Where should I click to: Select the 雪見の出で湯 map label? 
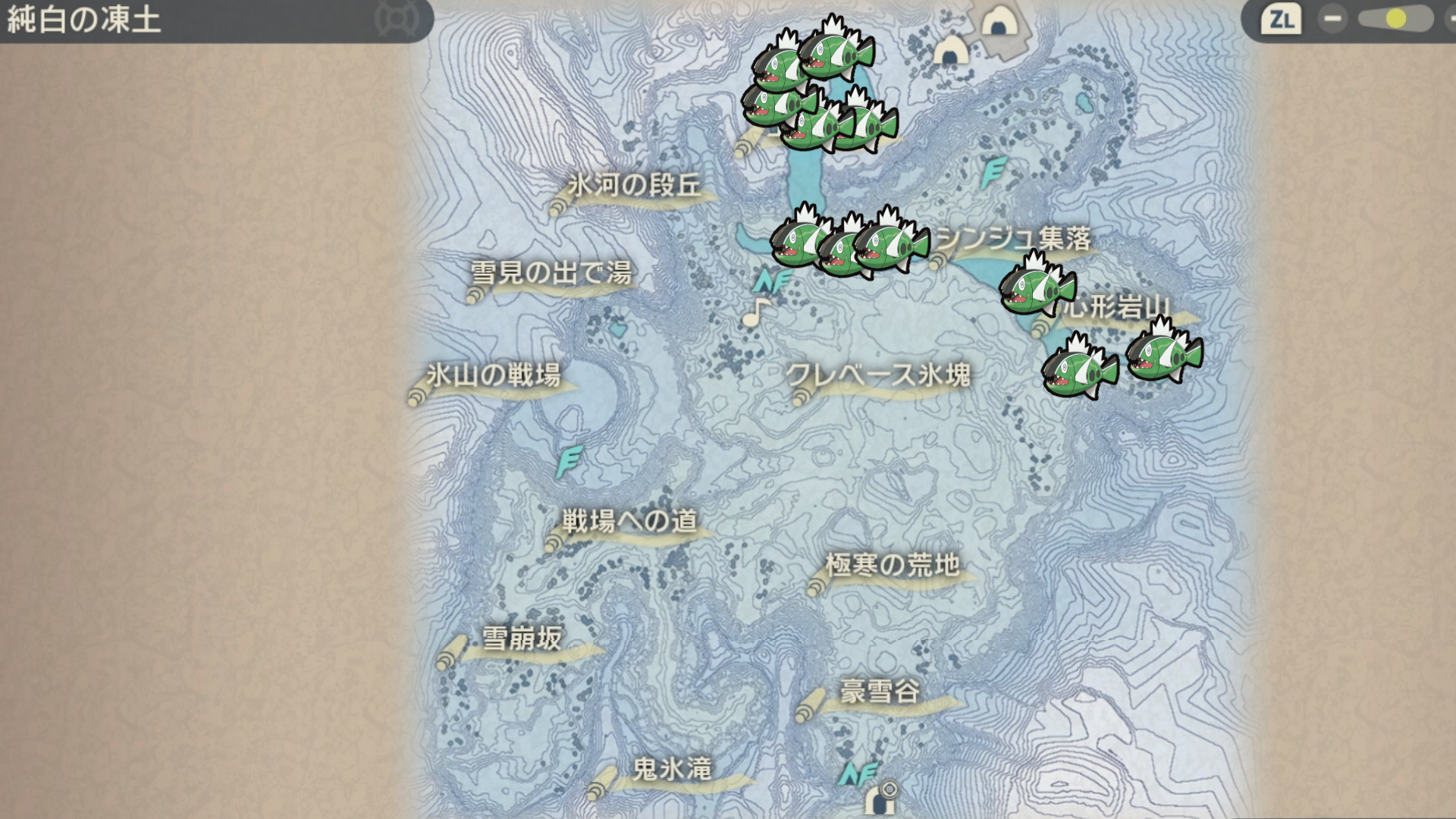point(551,272)
